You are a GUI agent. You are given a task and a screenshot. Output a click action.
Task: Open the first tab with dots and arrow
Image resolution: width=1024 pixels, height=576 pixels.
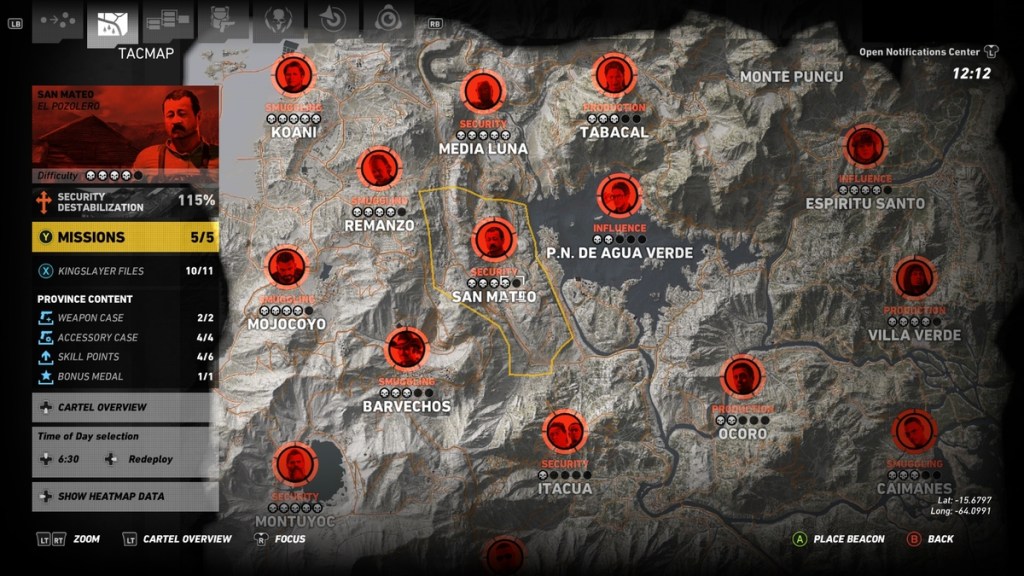click(x=57, y=20)
